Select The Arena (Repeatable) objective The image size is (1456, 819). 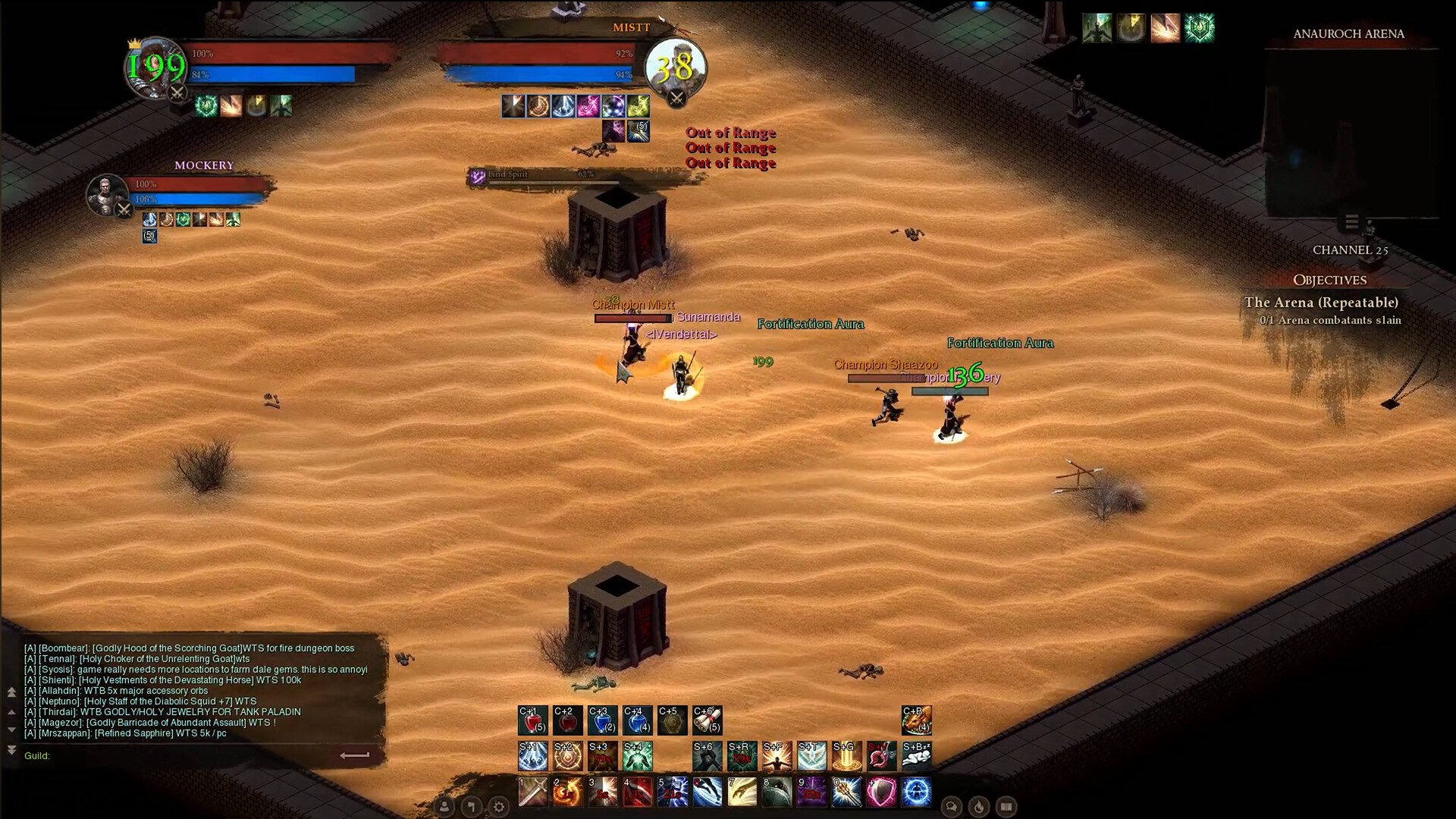point(1321,303)
